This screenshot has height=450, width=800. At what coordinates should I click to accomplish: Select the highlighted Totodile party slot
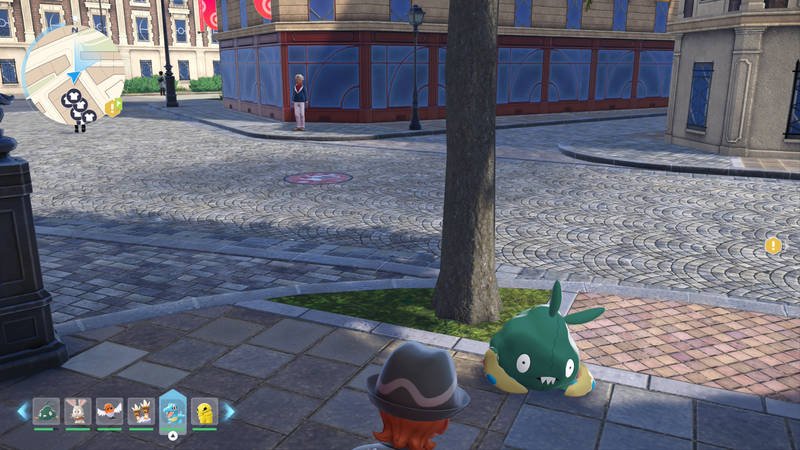tap(173, 412)
